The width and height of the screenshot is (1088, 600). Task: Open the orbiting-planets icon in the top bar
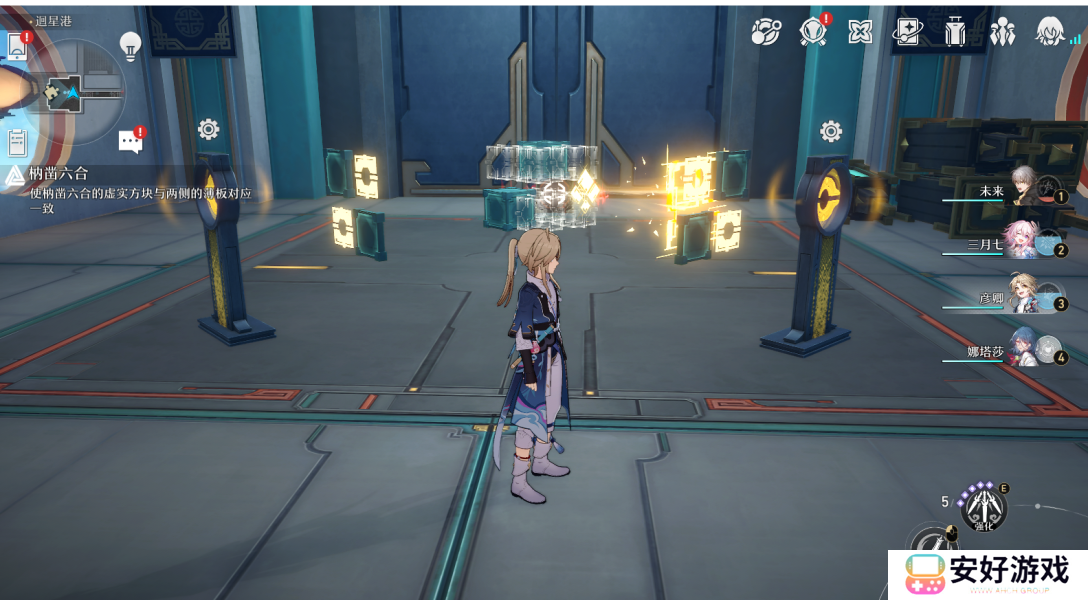(766, 32)
